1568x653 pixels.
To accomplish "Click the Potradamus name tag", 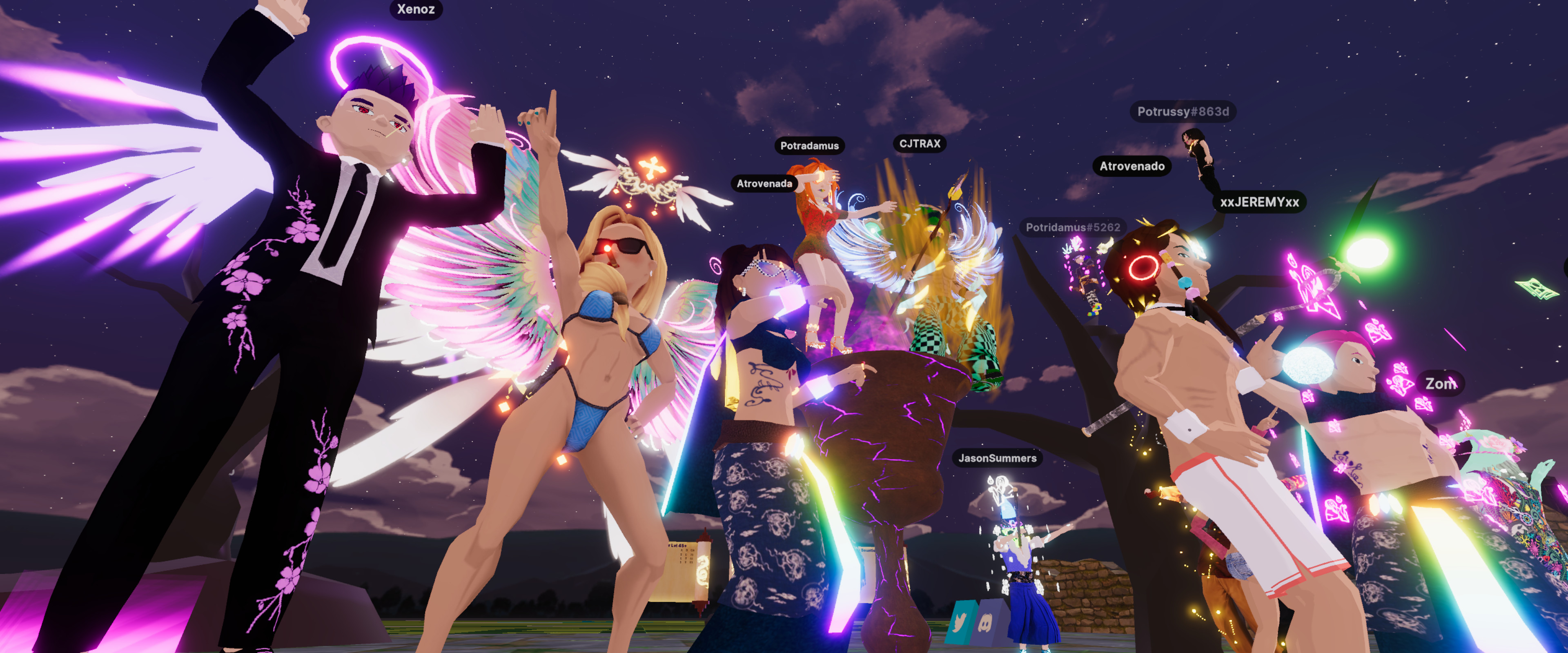I will click(x=809, y=145).
